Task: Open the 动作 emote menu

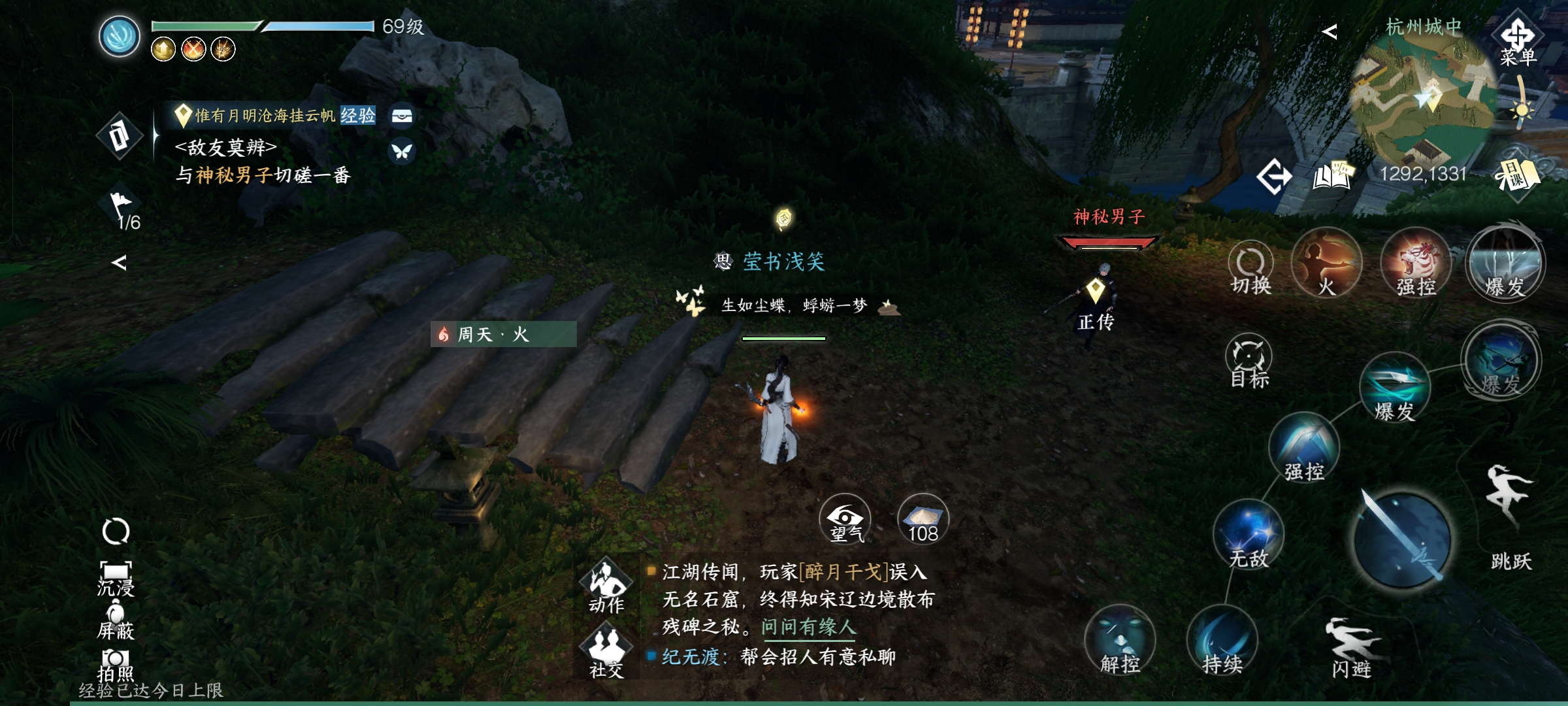Action: pos(606,585)
